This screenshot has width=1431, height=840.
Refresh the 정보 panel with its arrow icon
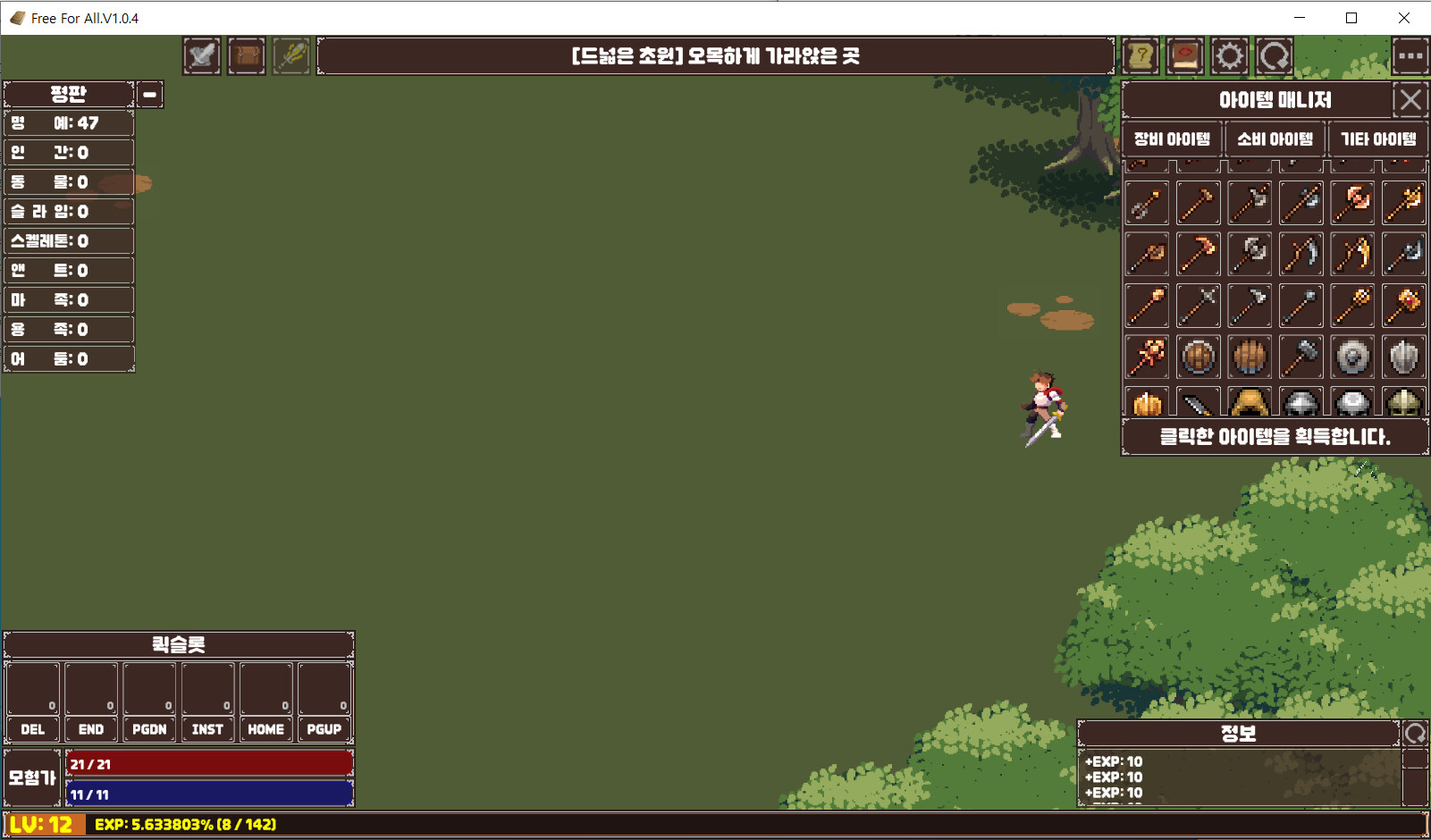pos(1415,732)
